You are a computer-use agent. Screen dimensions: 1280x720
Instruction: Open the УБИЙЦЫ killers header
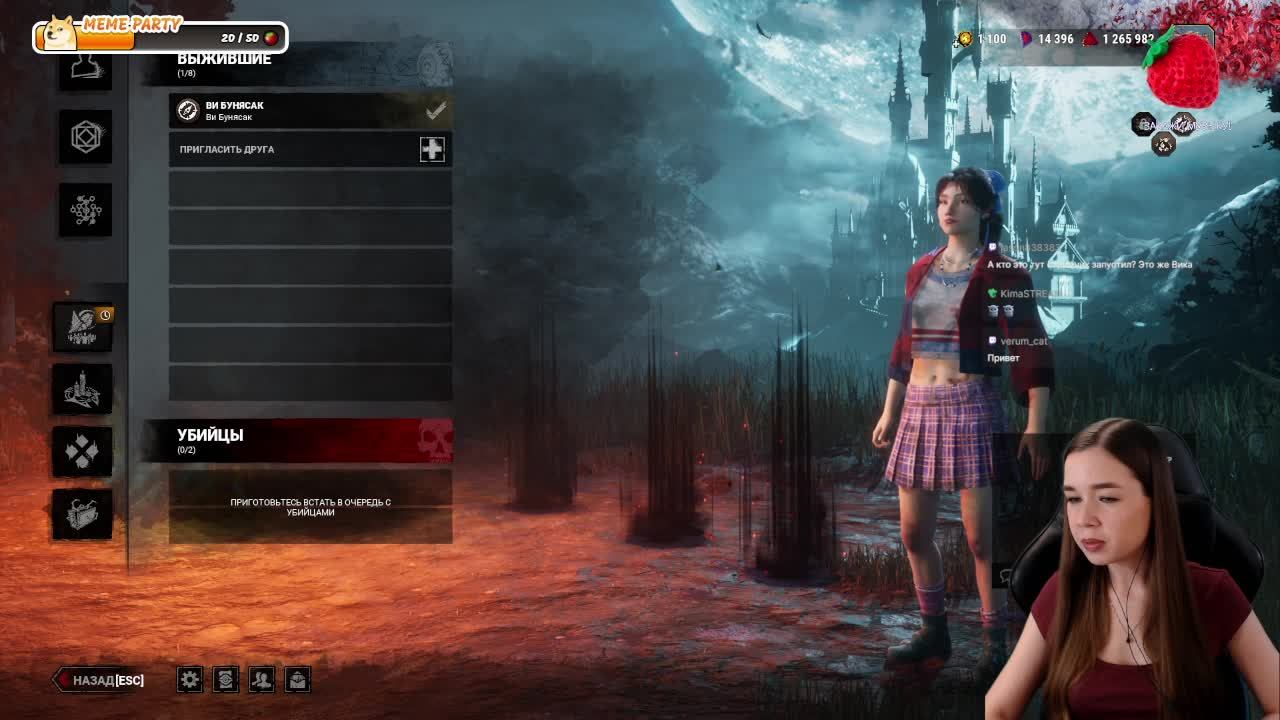tap(298, 440)
